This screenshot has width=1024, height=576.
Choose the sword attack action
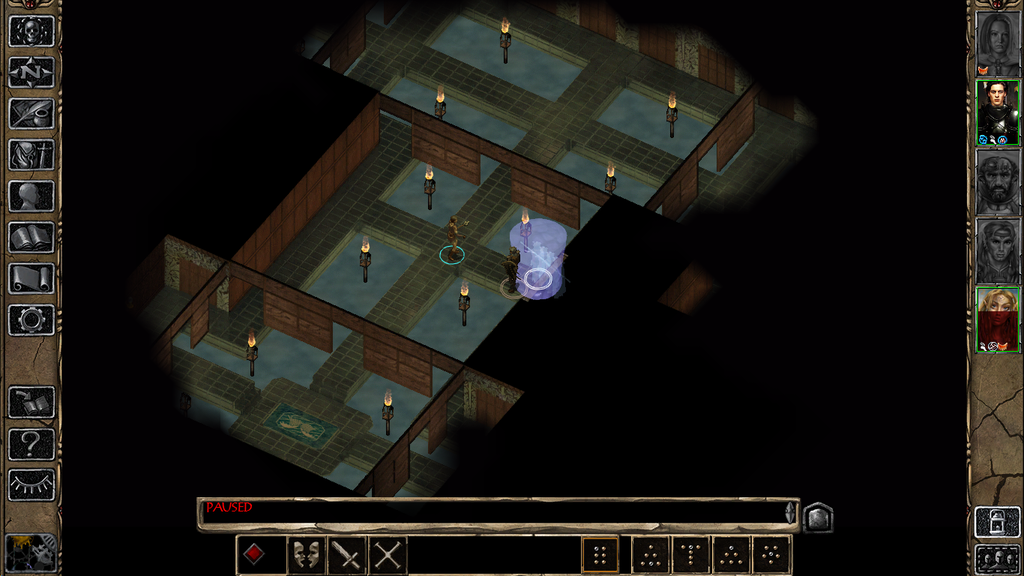pyautogui.click(x=347, y=553)
